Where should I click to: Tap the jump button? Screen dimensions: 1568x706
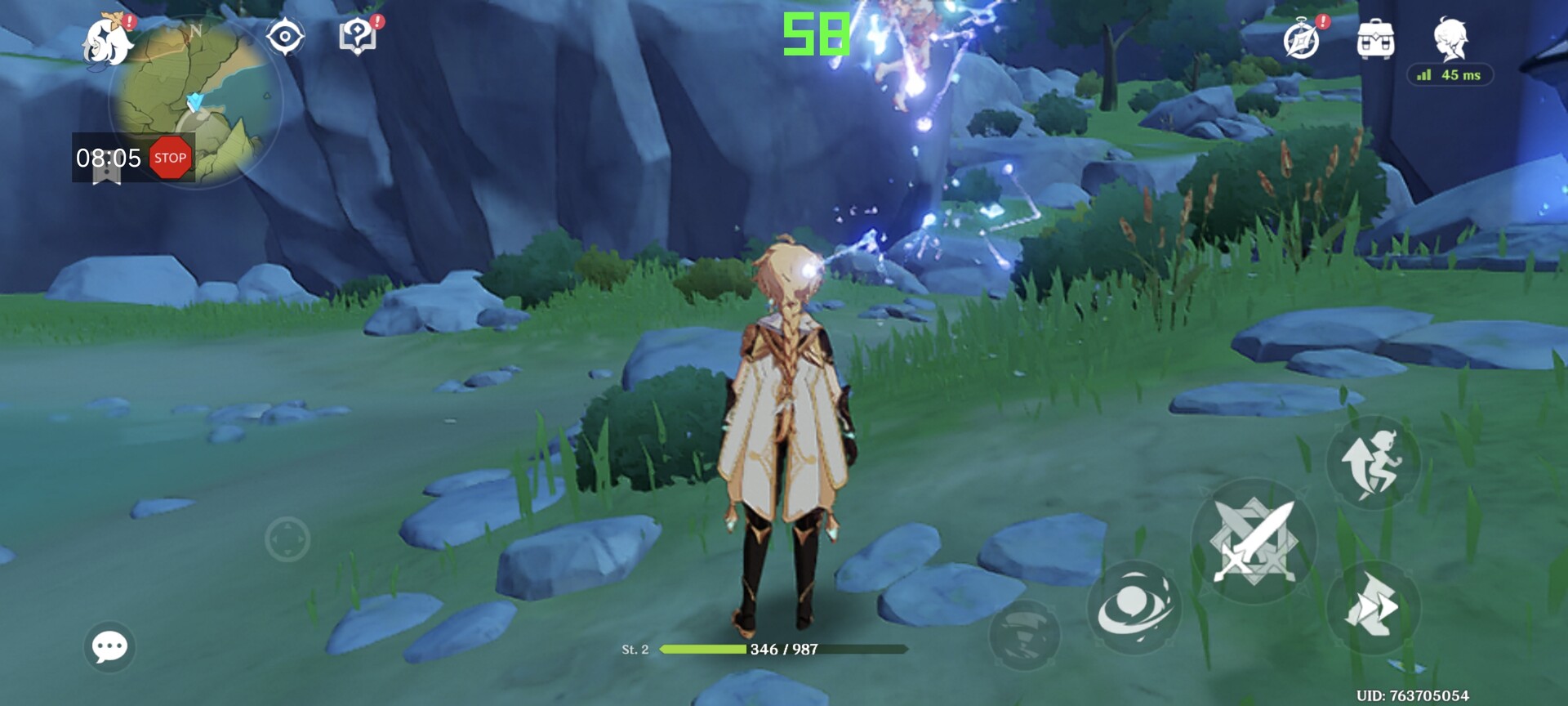point(1372,463)
